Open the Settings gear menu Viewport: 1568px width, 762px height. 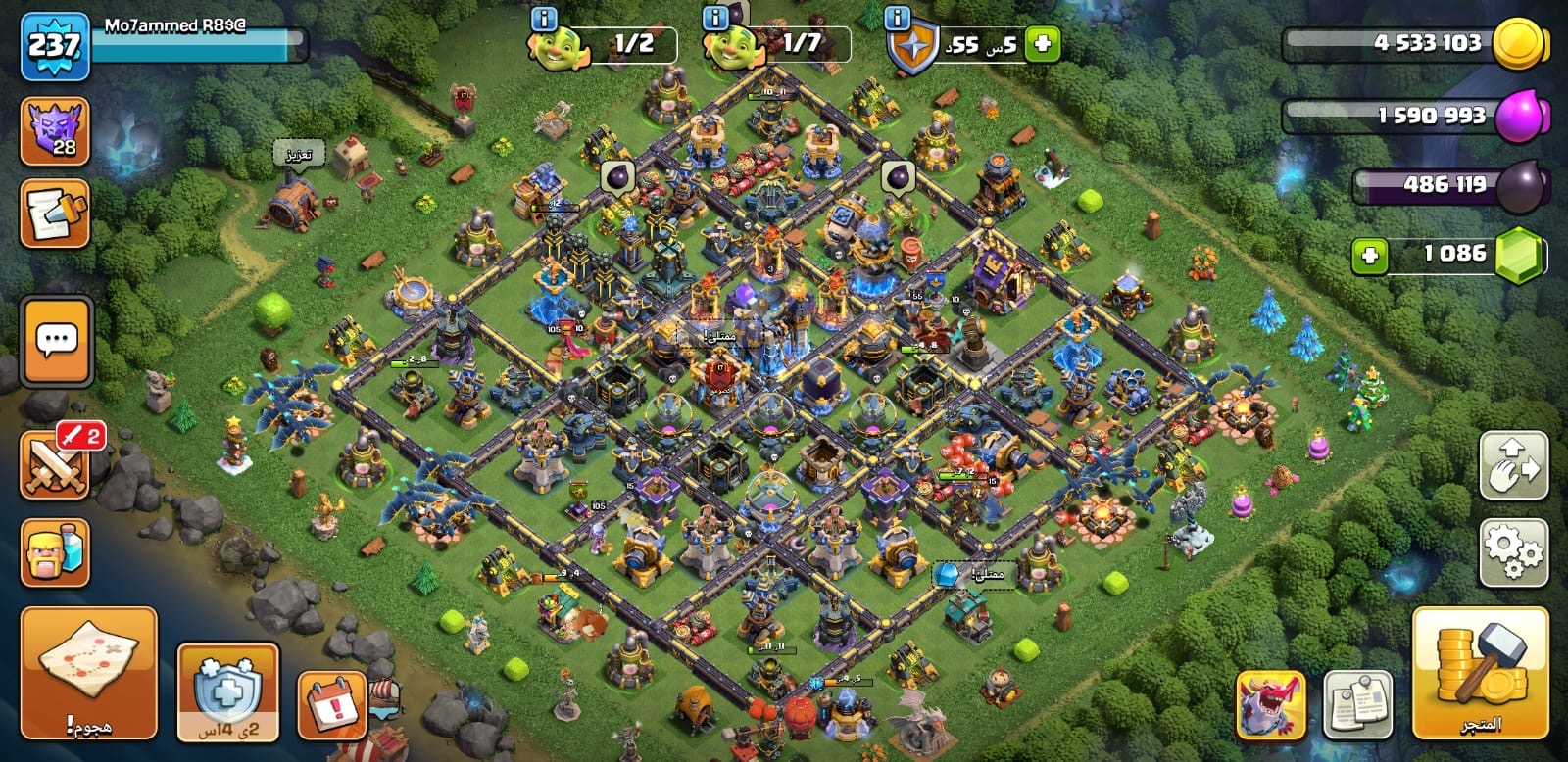point(1513,552)
